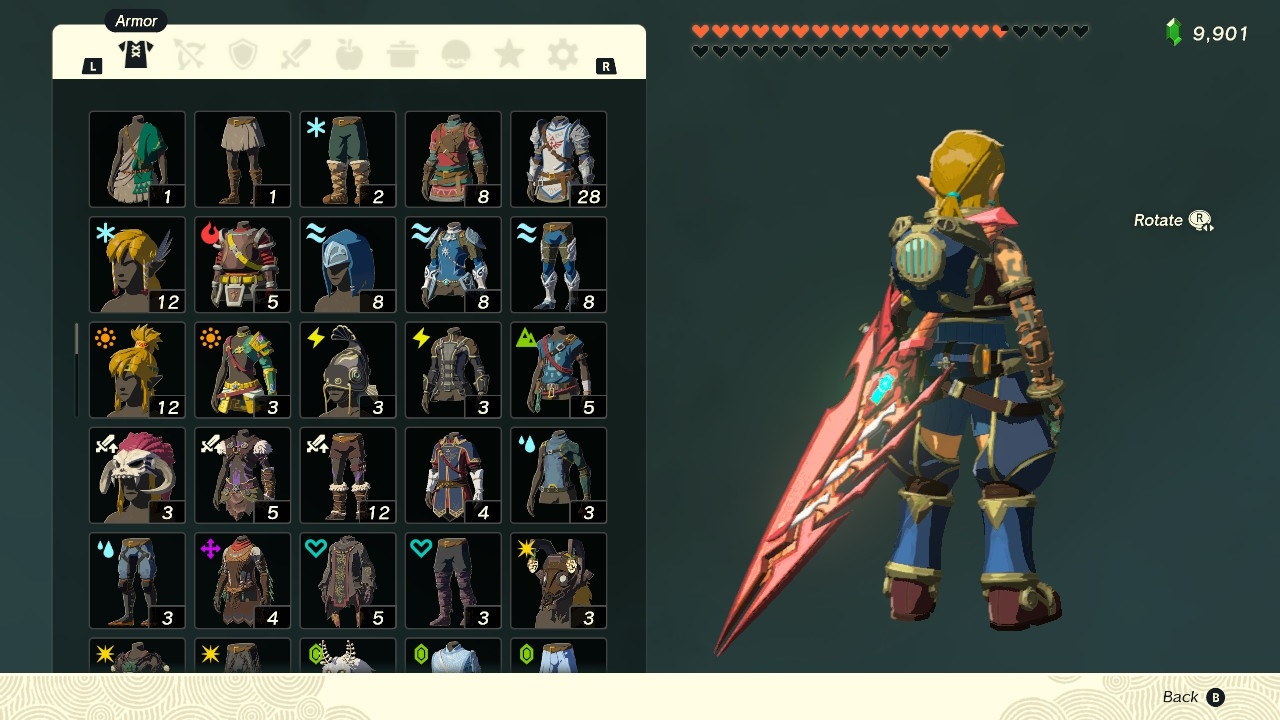Viewport: 1280px width, 720px height.
Task: Select the blue Zora helm thumbnail
Action: (347, 264)
